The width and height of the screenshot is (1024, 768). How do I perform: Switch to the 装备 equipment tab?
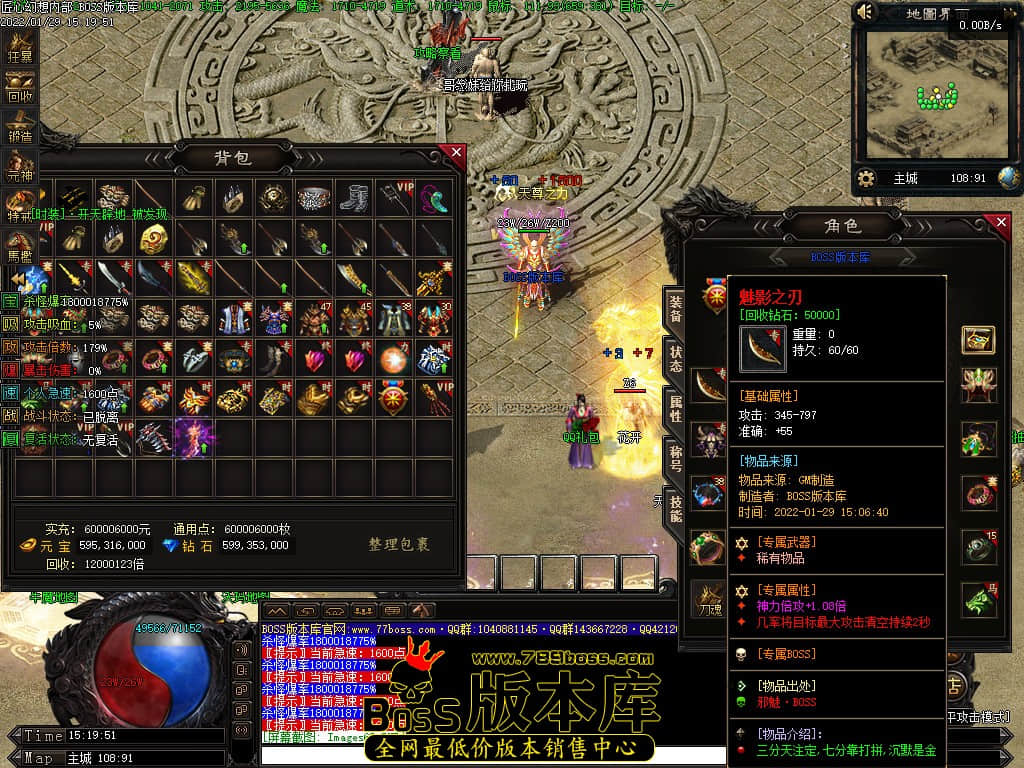tap(676, 310)
